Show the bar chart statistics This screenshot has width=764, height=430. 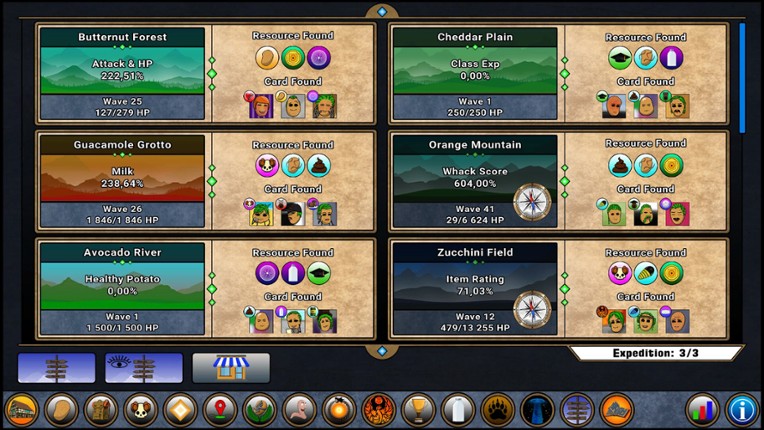point(702,409)
